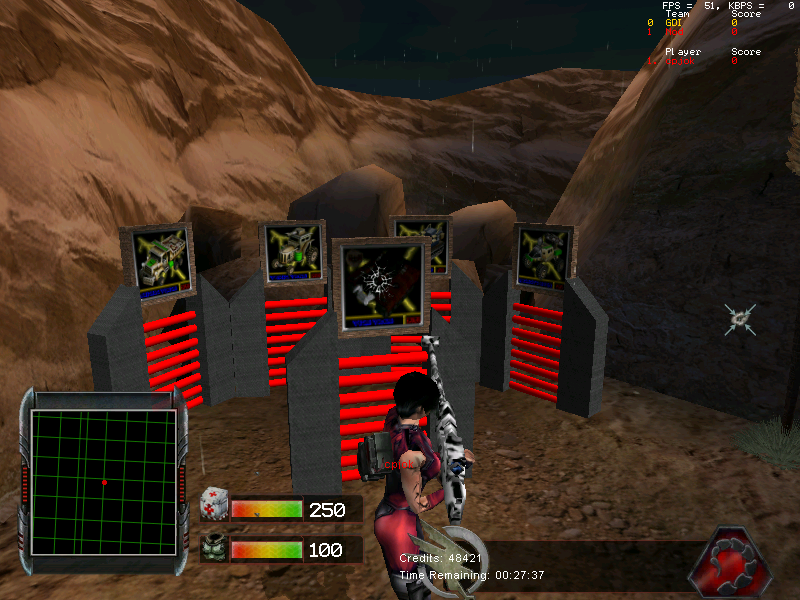
Task: Click the green grid radar minimap
Action: (104, 482)
